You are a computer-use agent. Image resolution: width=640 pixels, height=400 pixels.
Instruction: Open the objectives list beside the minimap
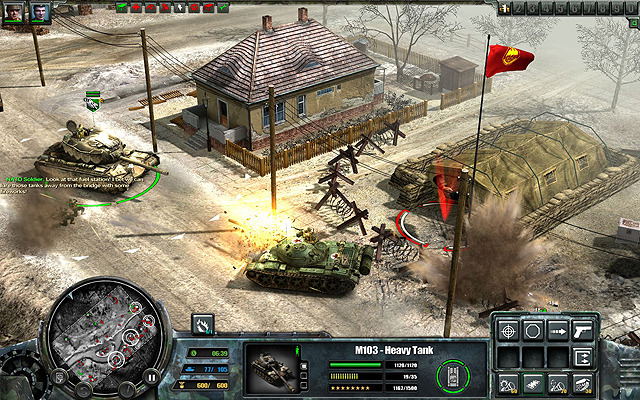click(58, 378)
